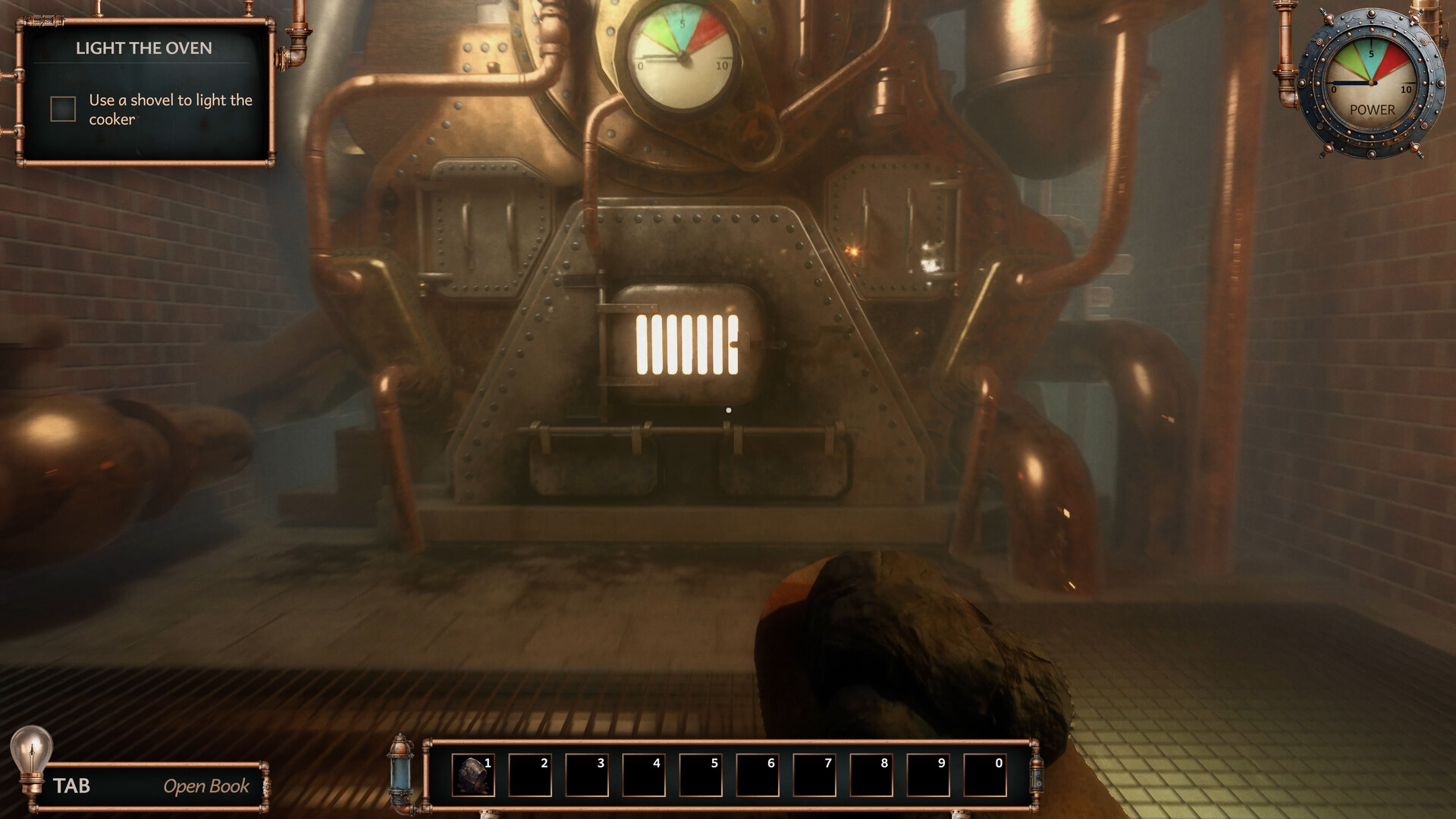
Task: Click Open Book in the bottom-left bar
Action: 206,786
